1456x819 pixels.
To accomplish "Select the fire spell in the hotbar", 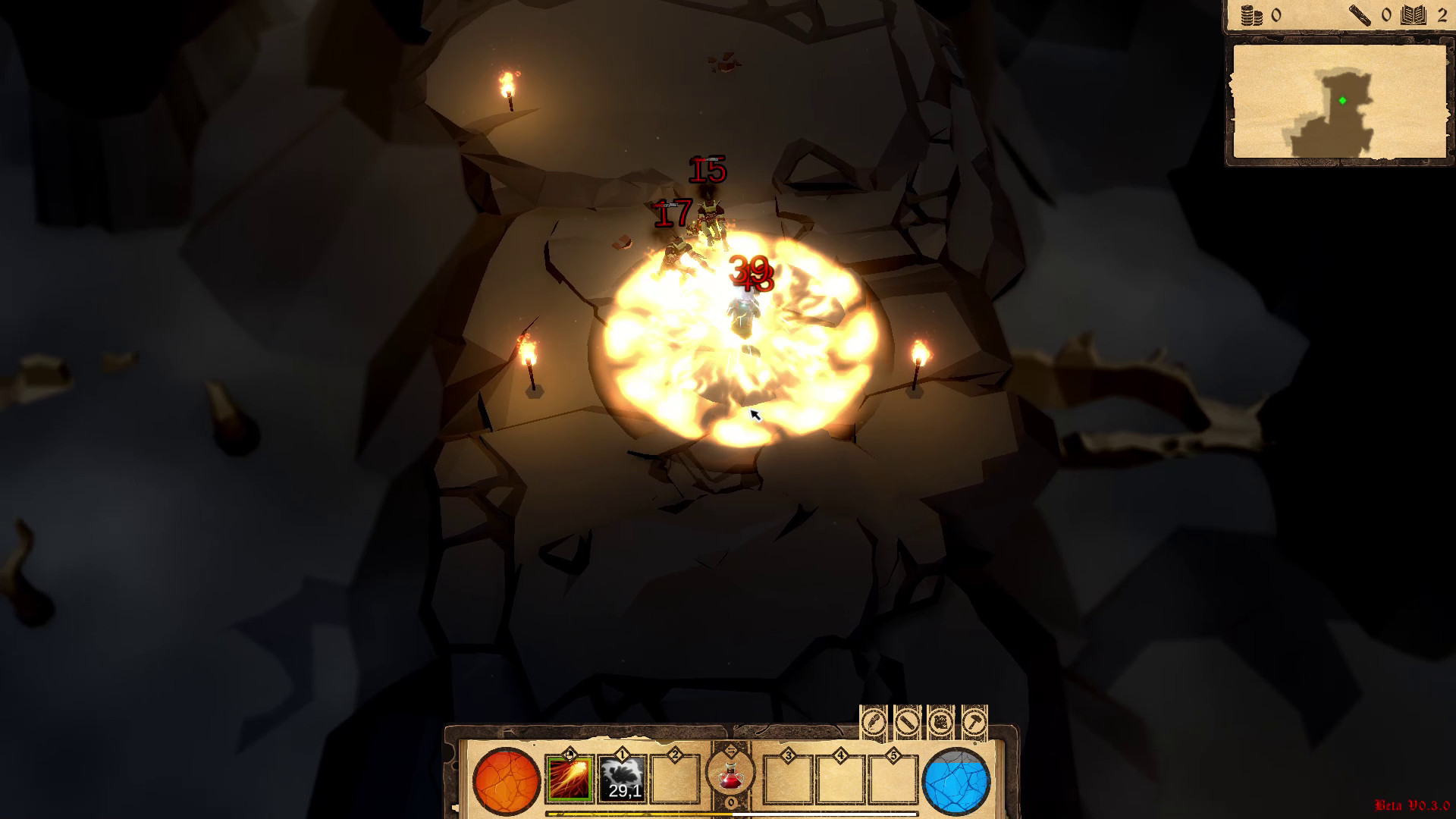I will 569,778.
